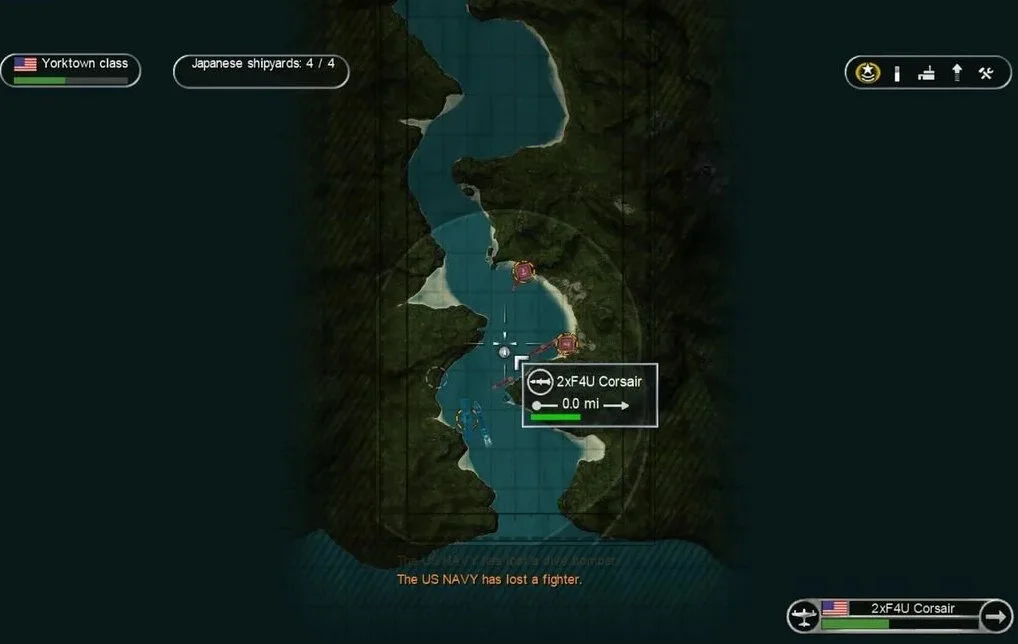Click the 2xF4U Corsair map tooltip
Viewport: 1018px width, 644px height.
pos(590,395)
